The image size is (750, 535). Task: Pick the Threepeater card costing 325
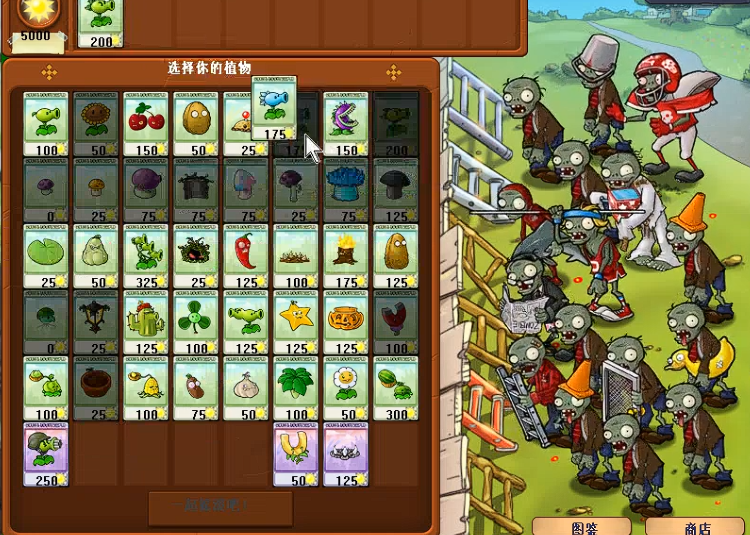[146, 255]
